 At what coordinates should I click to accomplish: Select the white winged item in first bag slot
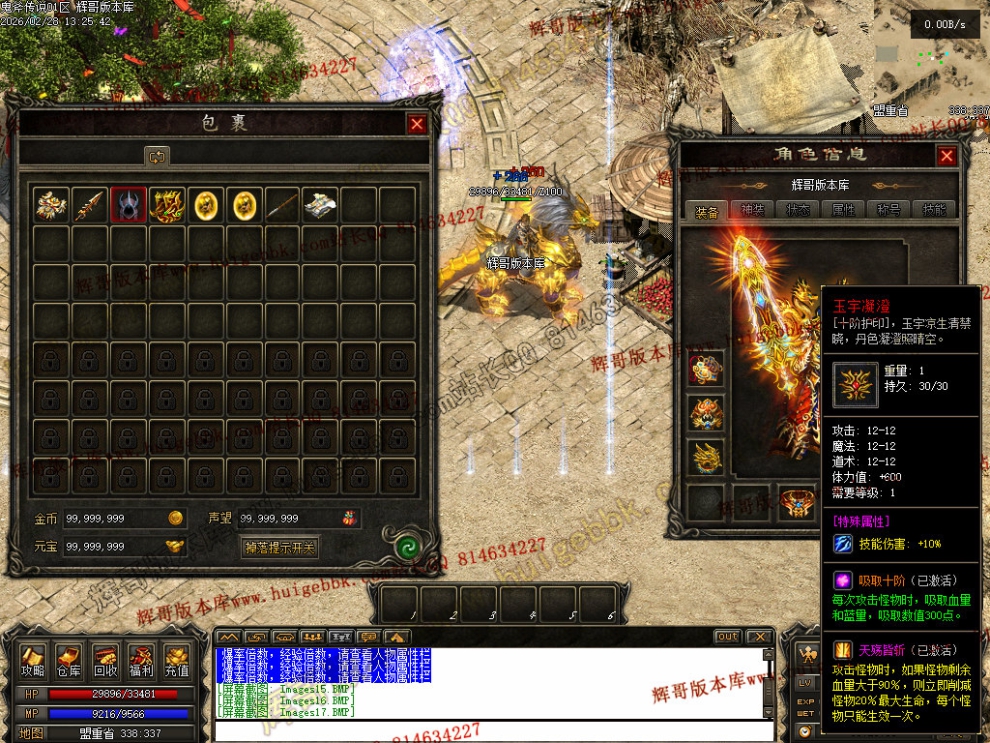point(50,205)
